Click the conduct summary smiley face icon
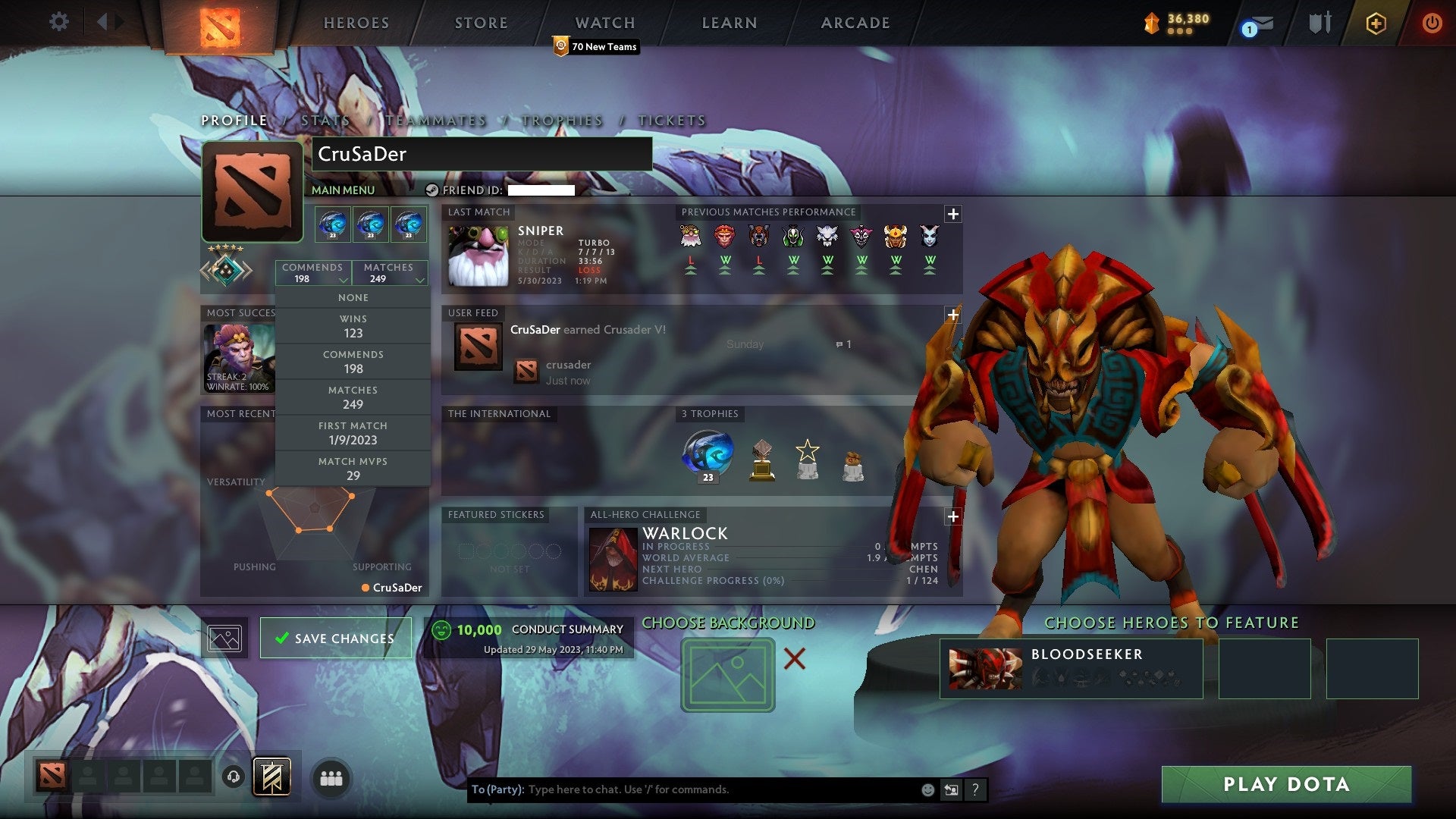Screen dimensions: 1456x819 point(443,629)
